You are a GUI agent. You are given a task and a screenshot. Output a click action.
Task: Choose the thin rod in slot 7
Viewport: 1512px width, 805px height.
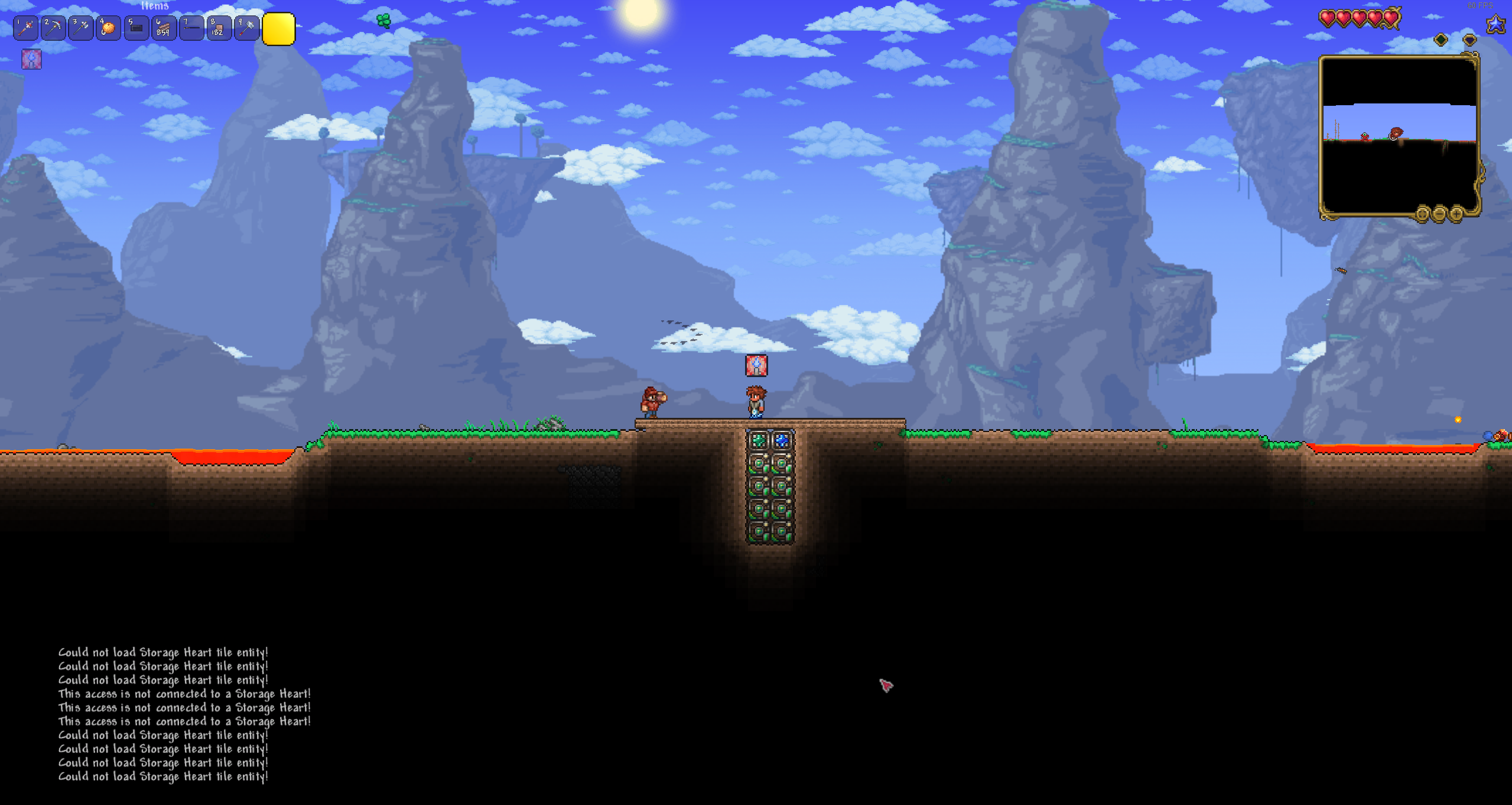pyautogui.click(x=191, y=28)
